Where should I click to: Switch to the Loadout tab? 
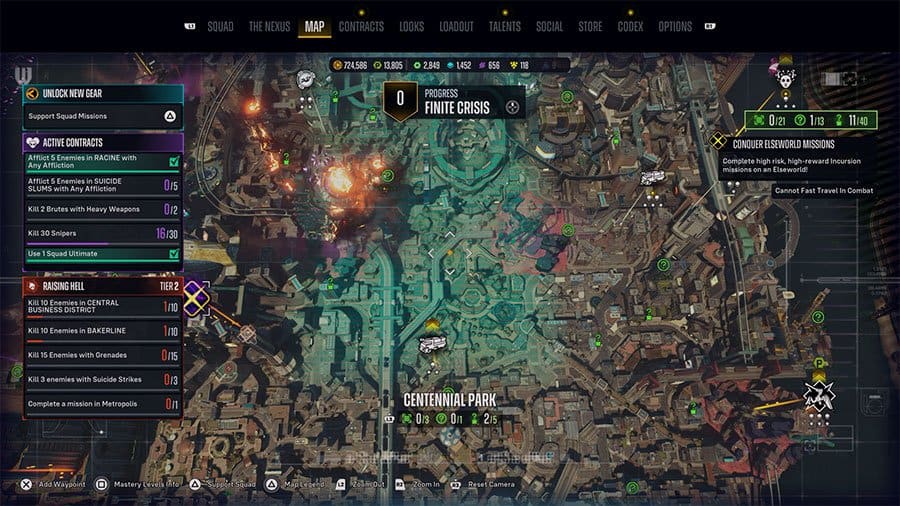[456, 26]
